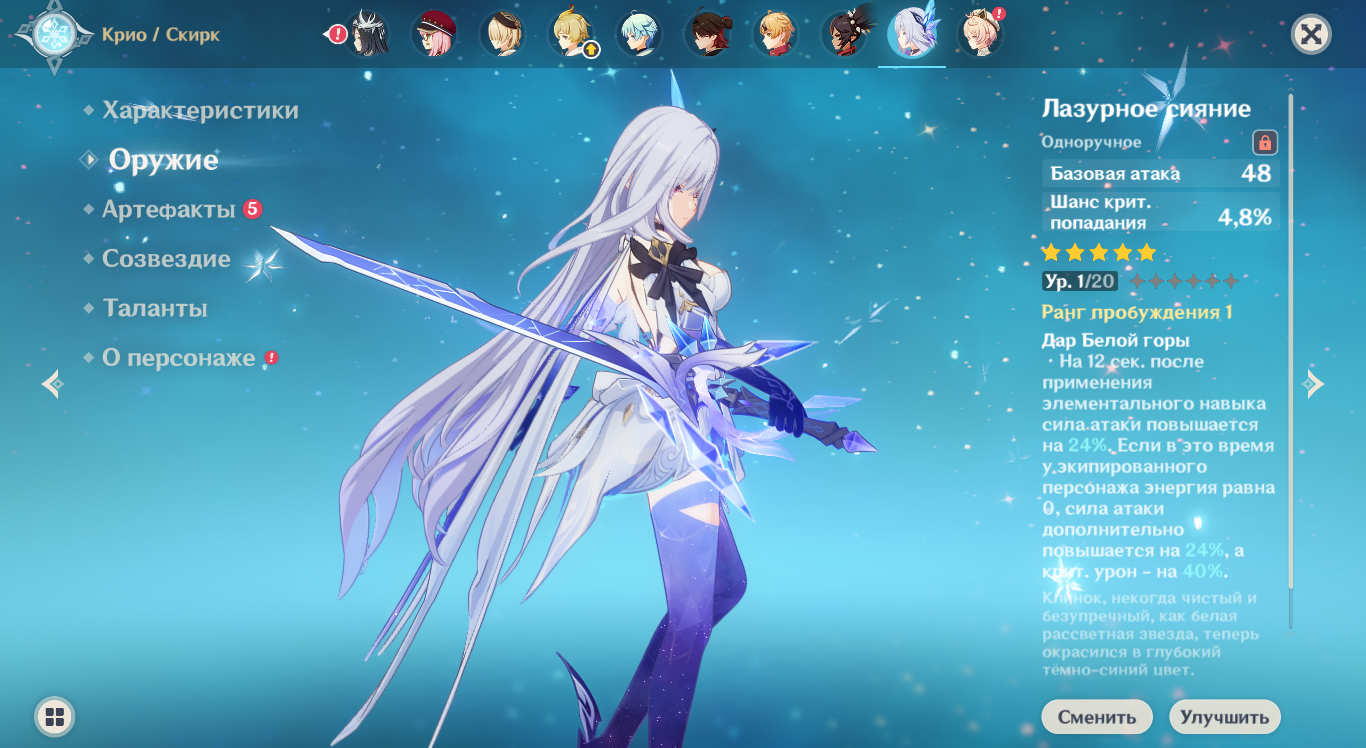Go to the previous character with left arrow
1366x748 pixels.
click(x=52, y=384)
